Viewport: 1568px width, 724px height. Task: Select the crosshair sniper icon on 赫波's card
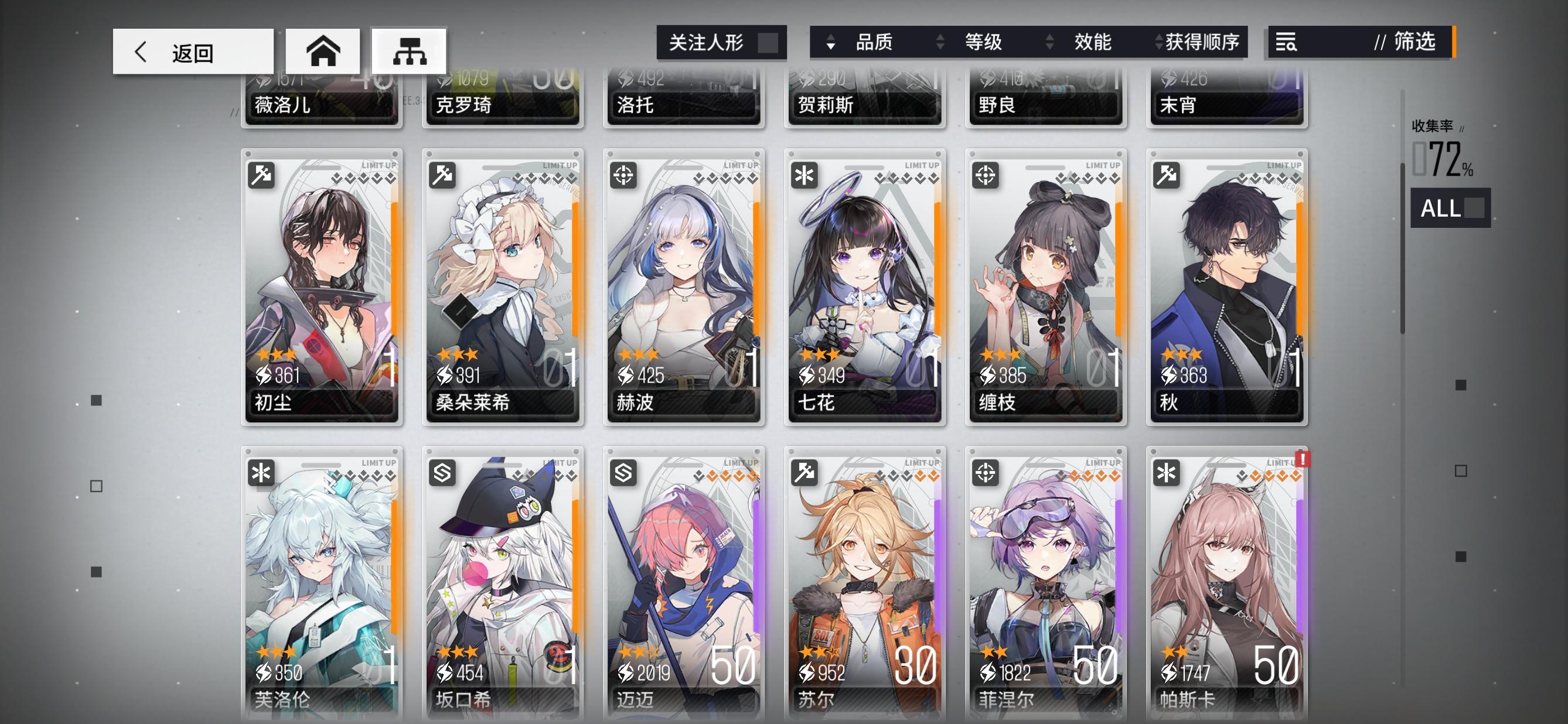[x=625, y=176]
